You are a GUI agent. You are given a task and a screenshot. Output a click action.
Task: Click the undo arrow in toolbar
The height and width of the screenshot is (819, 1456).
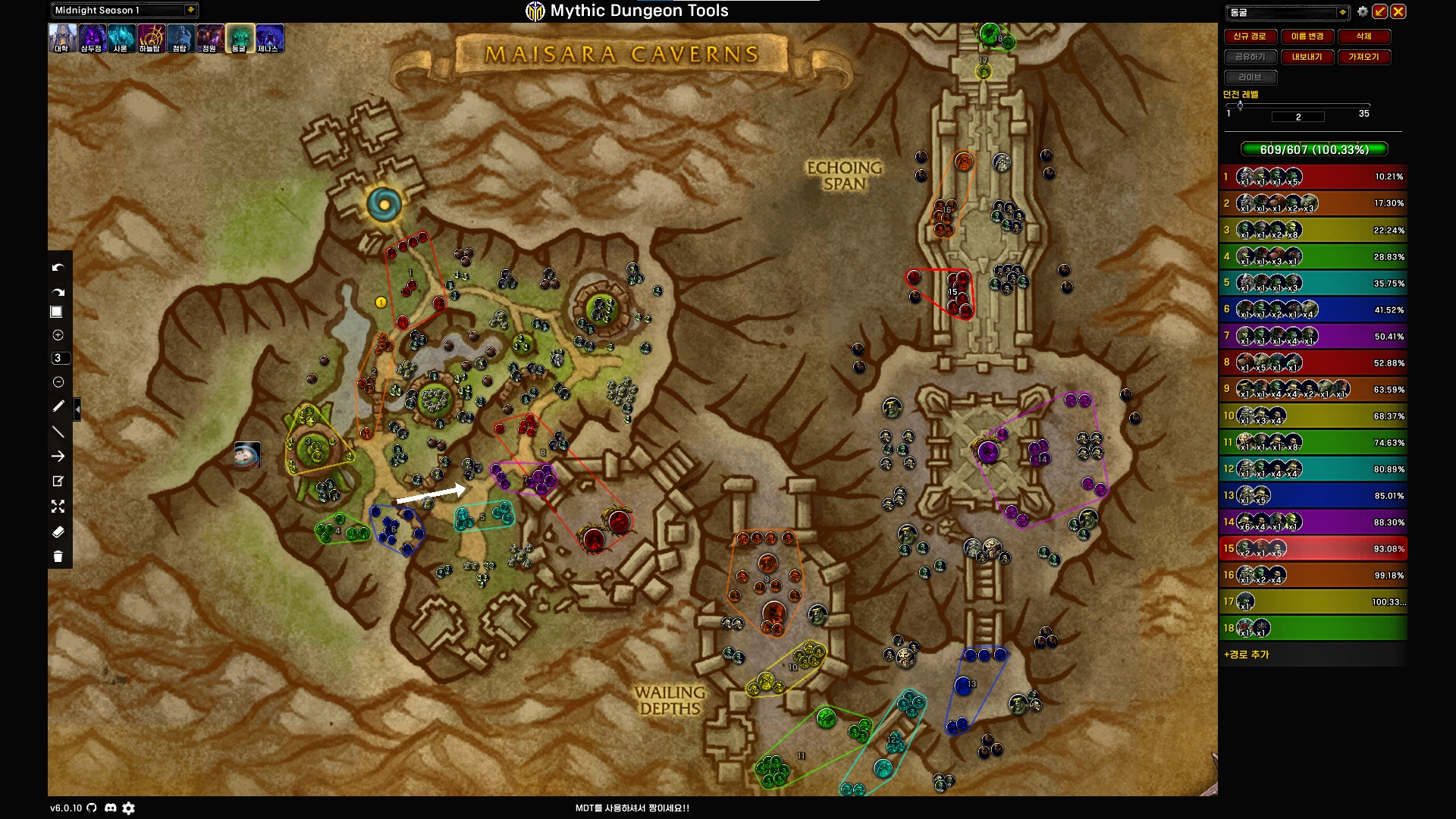tap(58, 268)
